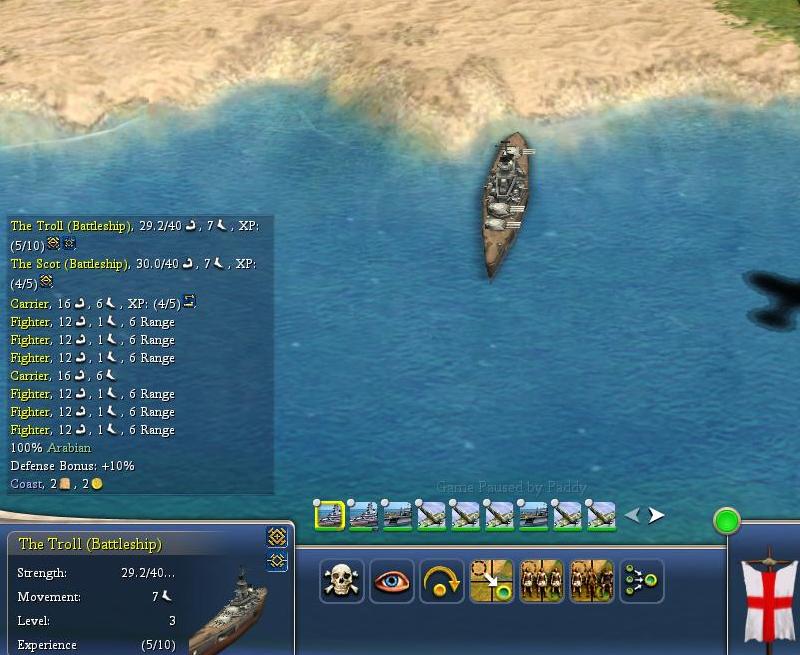
Task: Activate the eye-shaped sentry command
Action: [x=392, y=581]
